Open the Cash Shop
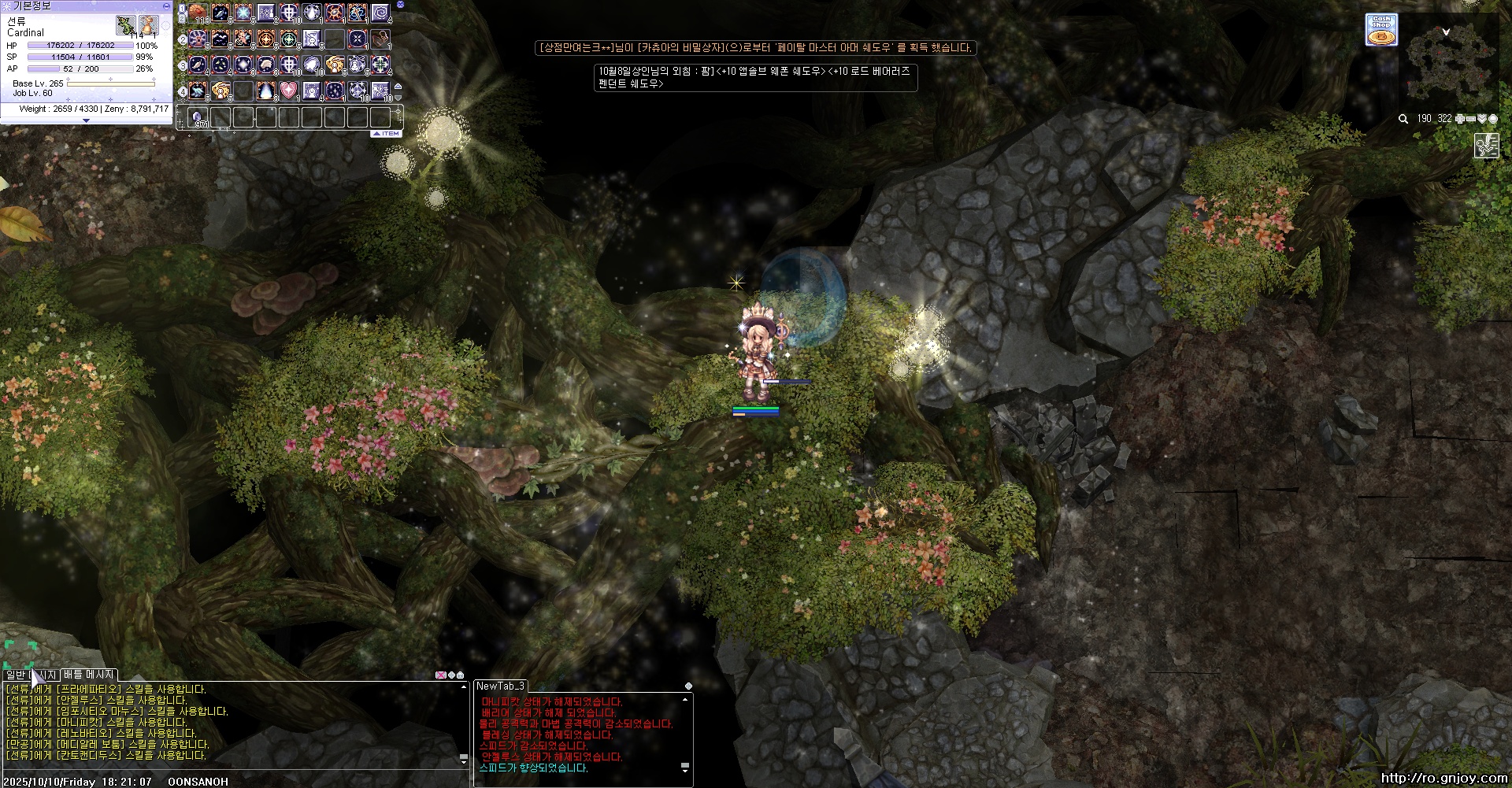 pos(1381,30)
